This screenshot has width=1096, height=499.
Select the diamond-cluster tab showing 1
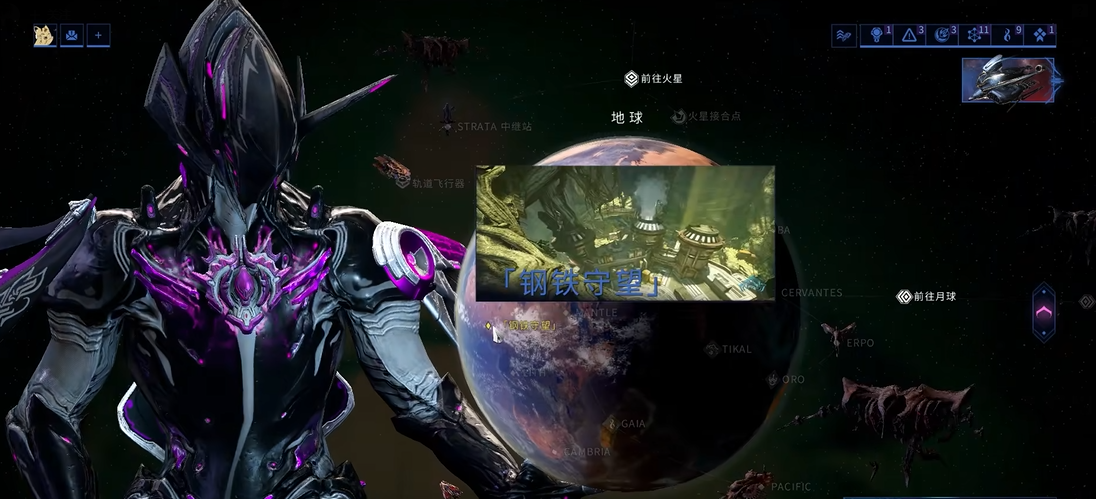click(1042, 35)
